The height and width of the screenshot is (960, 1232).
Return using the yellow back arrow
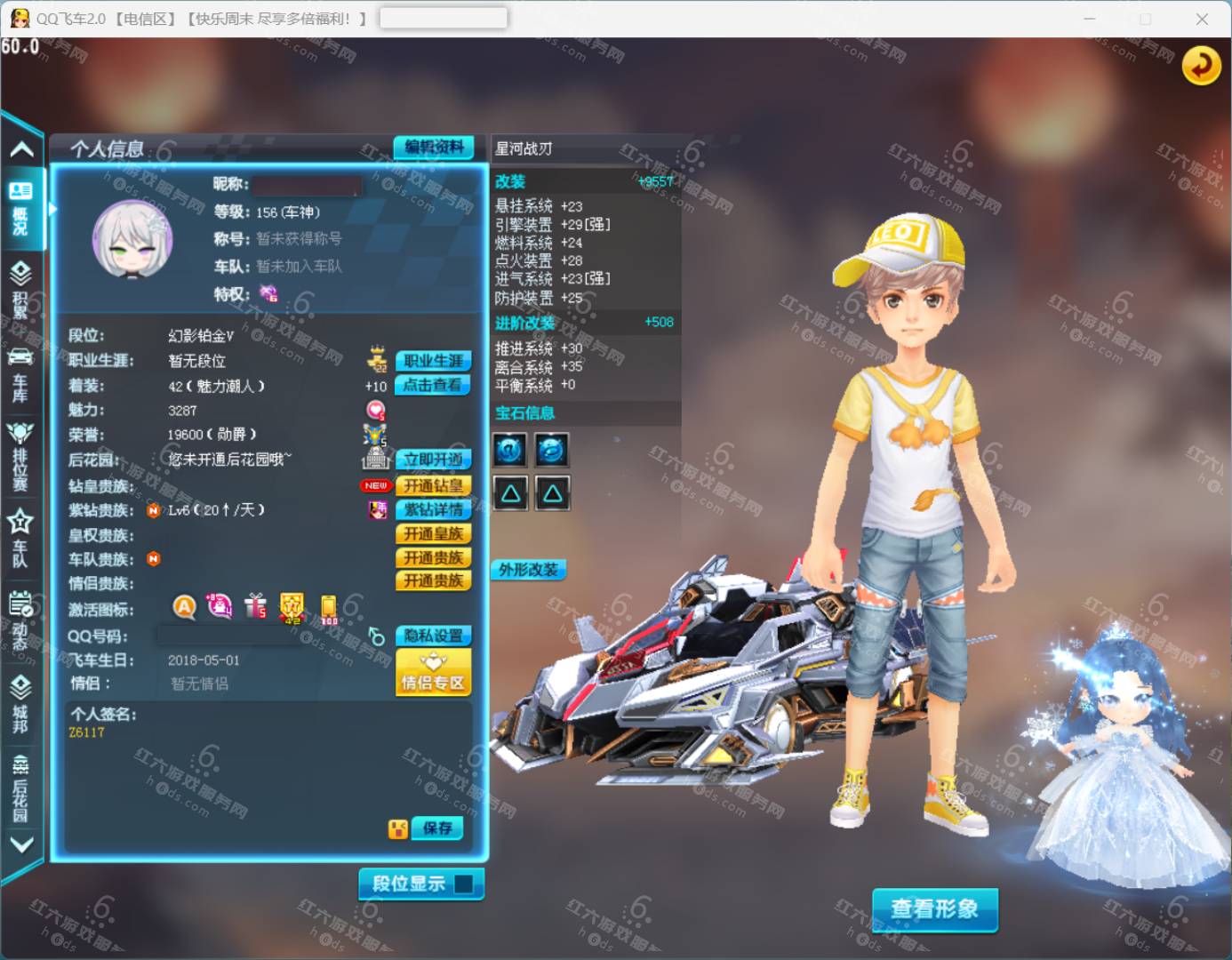tap(1201, 65)
